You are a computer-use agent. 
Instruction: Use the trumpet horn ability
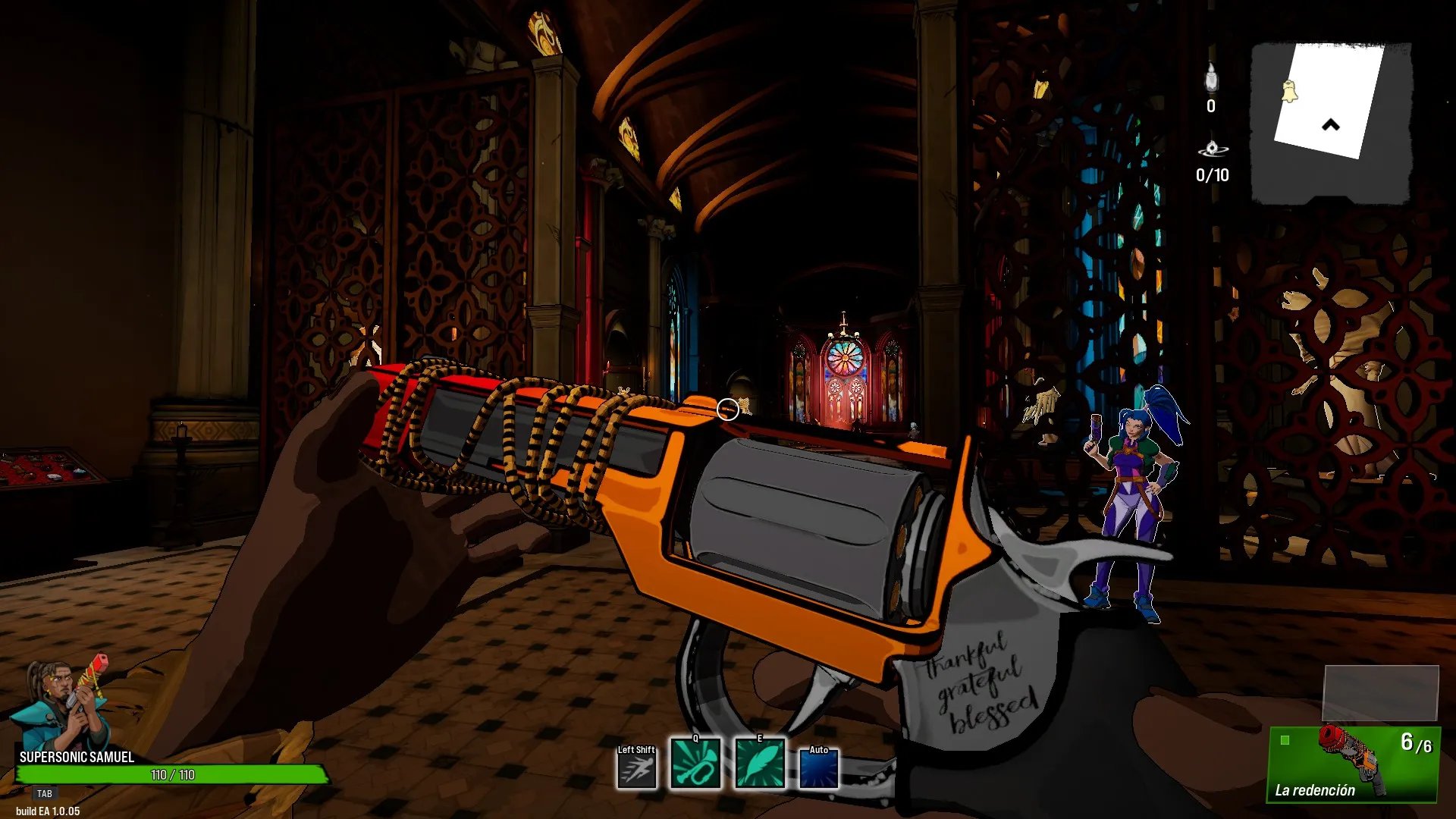coord(695,764)
